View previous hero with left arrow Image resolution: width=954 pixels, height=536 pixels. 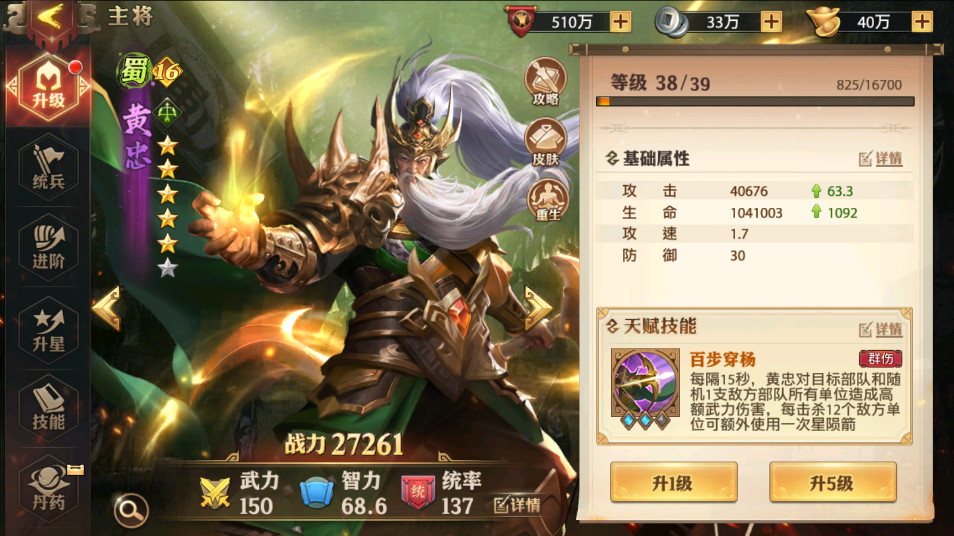[106, 308]
